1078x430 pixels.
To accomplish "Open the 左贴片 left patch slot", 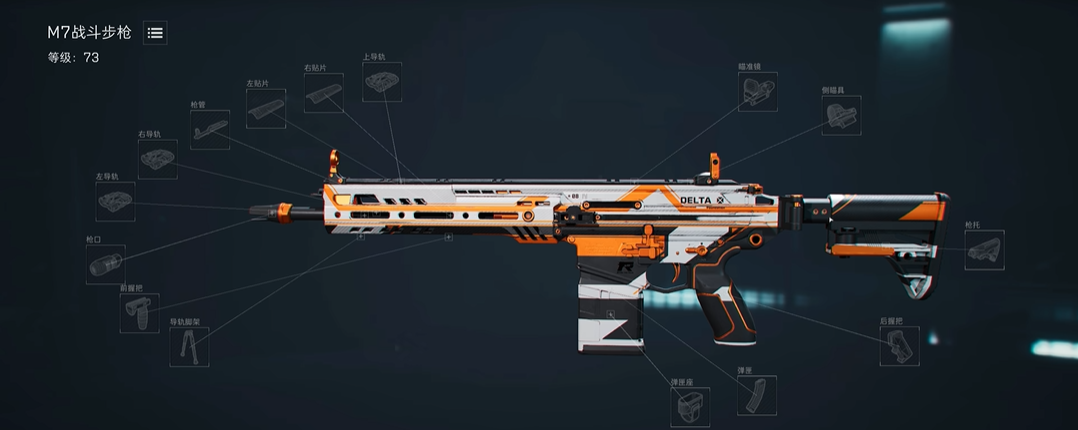I will pyautogui.click(x=265, y=108).
